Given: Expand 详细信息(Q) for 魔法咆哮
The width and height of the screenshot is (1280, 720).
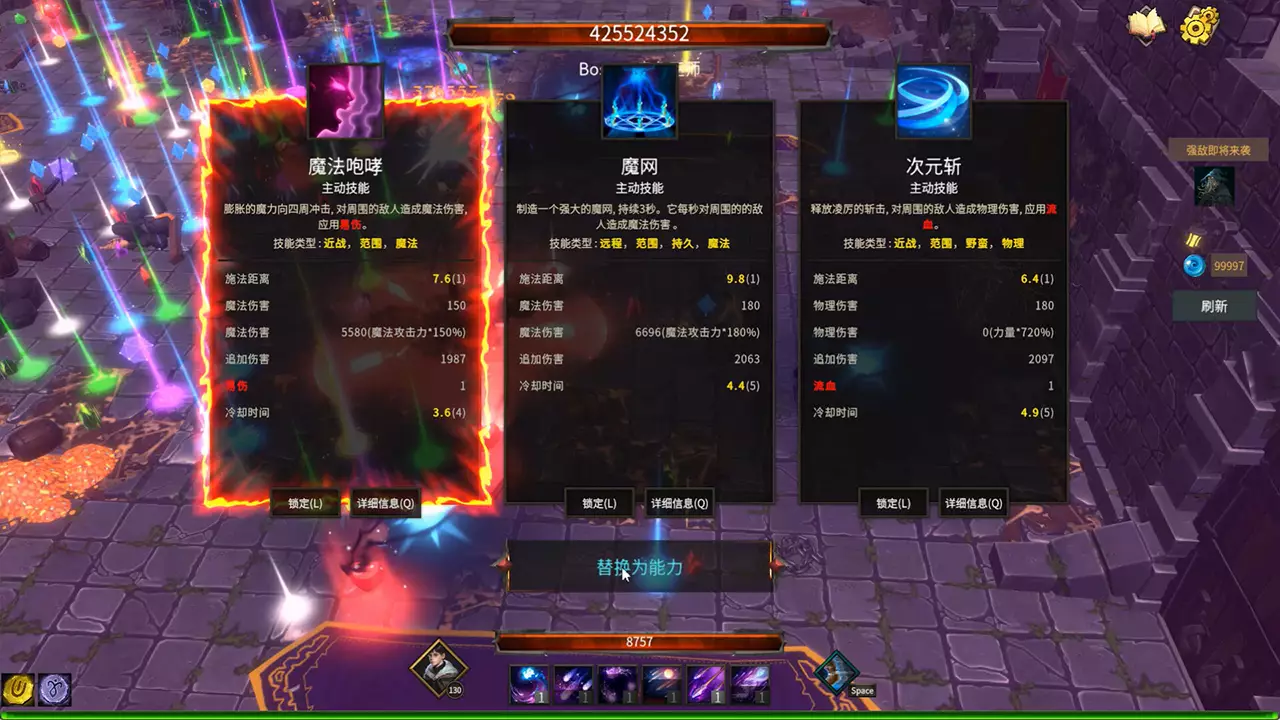Looking at the screenshot, I should pos(383,503).
